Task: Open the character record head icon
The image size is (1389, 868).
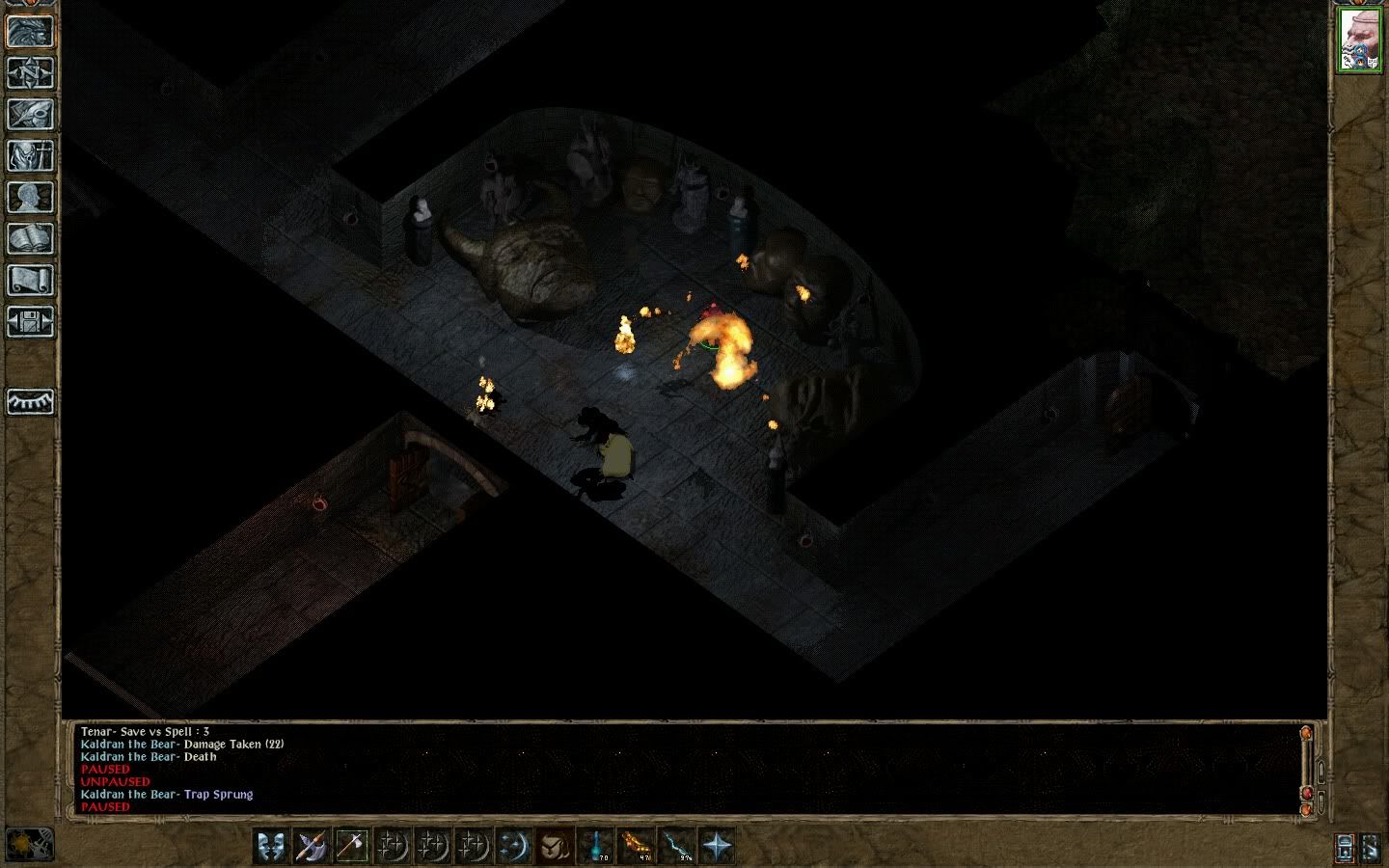Action: click(31, 198)
